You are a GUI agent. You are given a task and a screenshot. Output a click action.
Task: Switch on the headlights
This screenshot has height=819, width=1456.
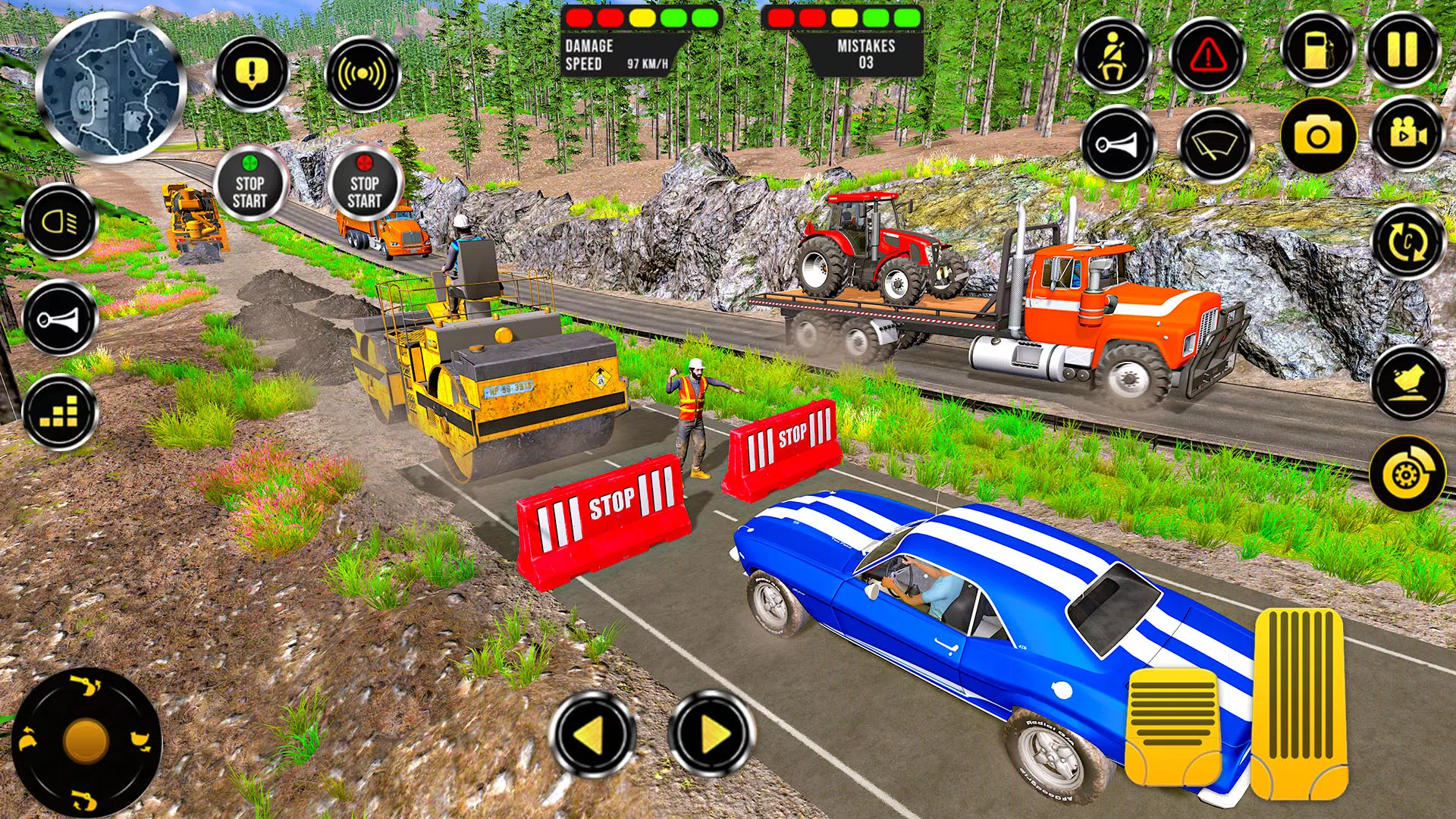click(61, 222)
